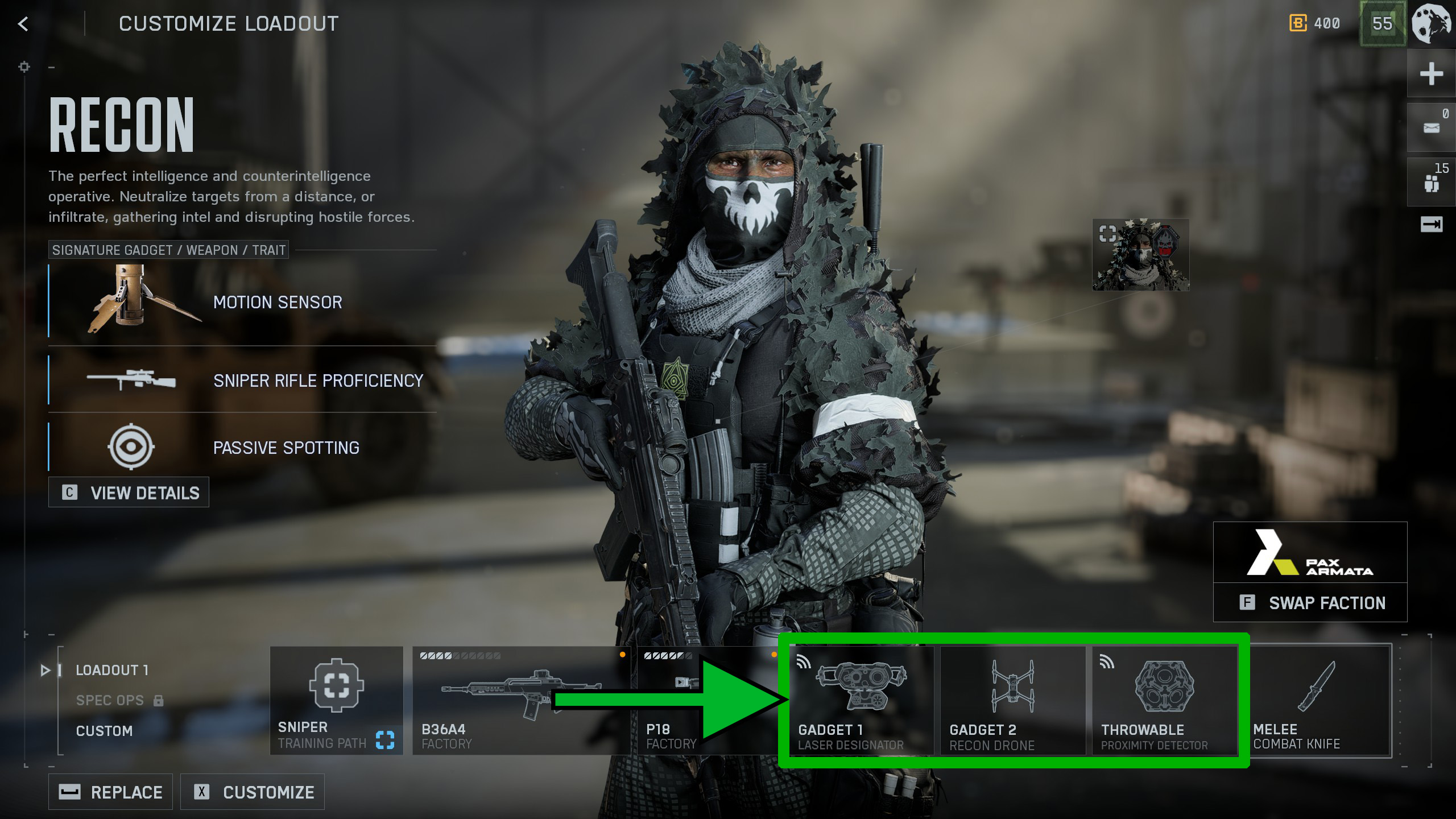Open the Customize option
Screen dimensions: 1456x819
click(253, 792)
